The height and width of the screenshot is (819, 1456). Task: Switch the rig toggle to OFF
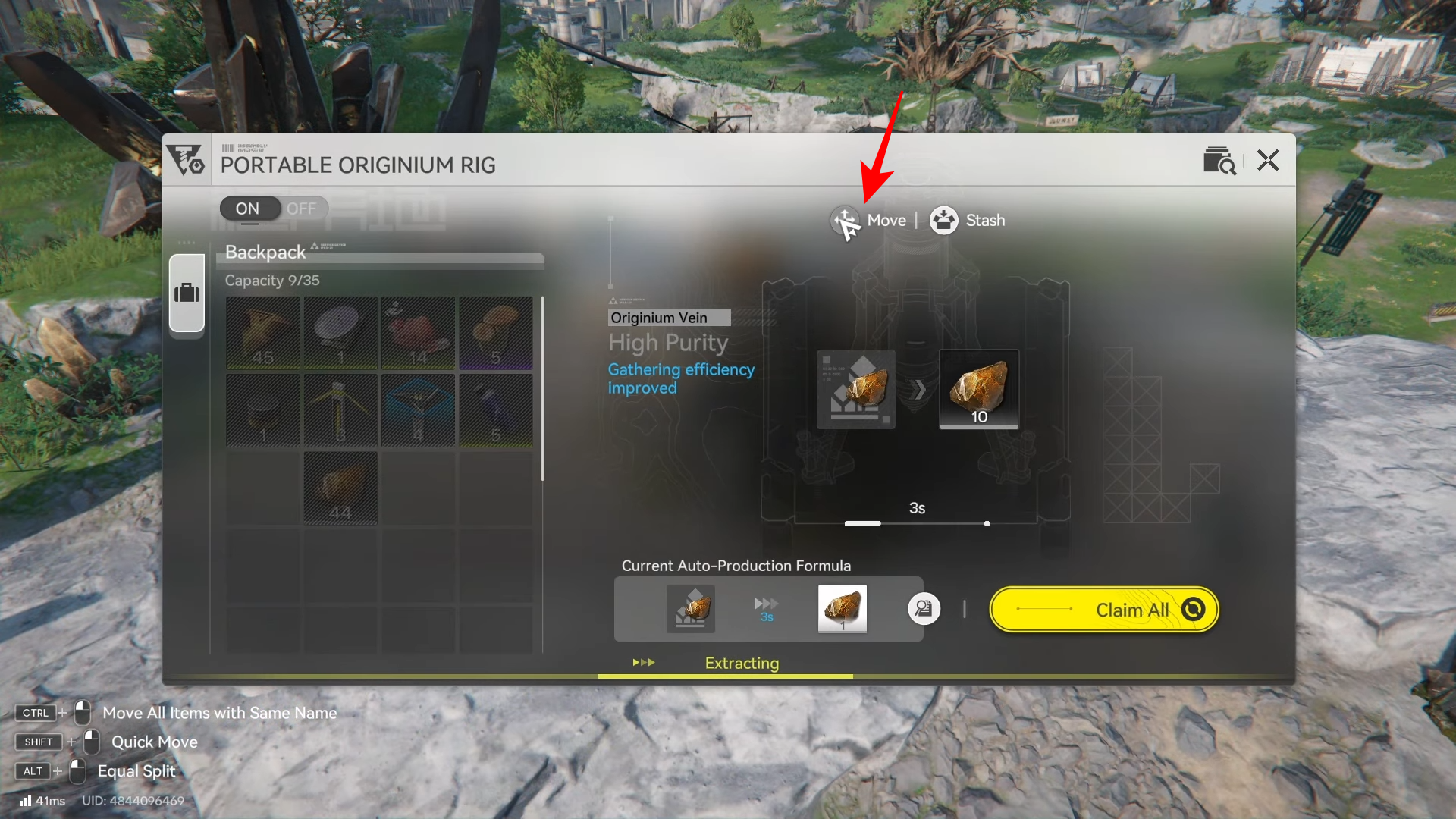pyautogui.click(x=302, y=209)
